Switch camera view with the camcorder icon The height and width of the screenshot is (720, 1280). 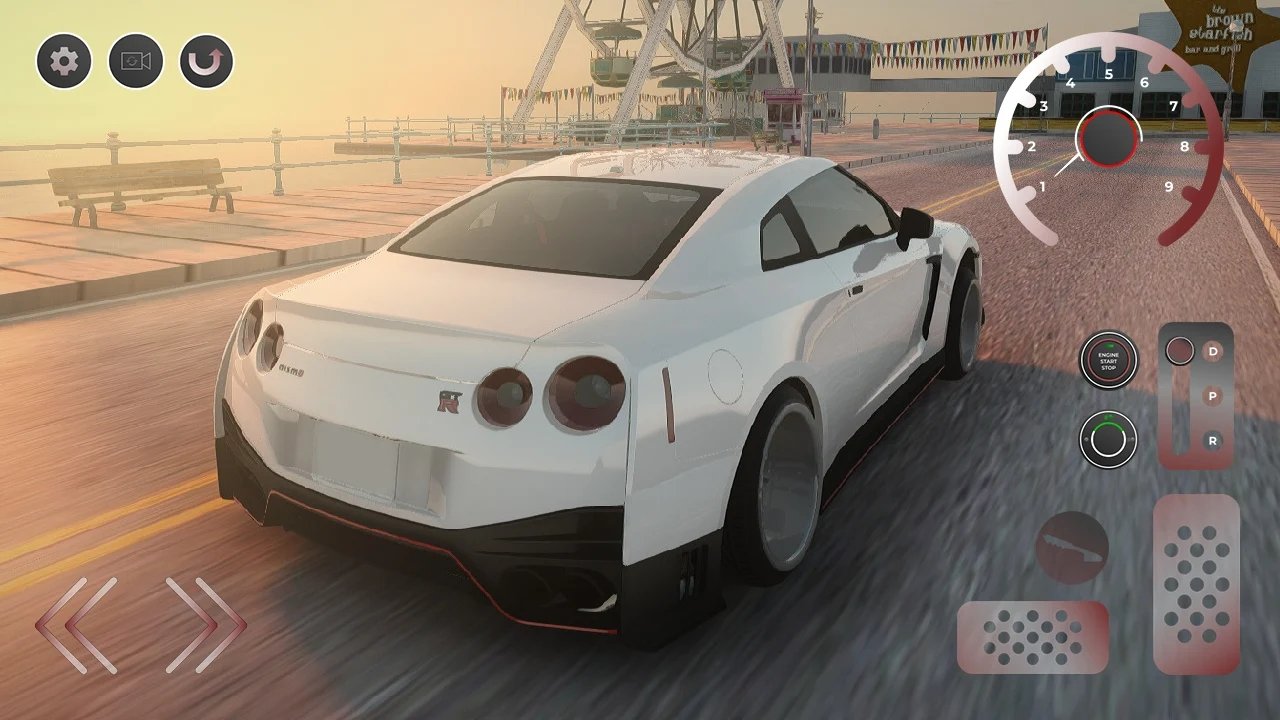point(134,61)
